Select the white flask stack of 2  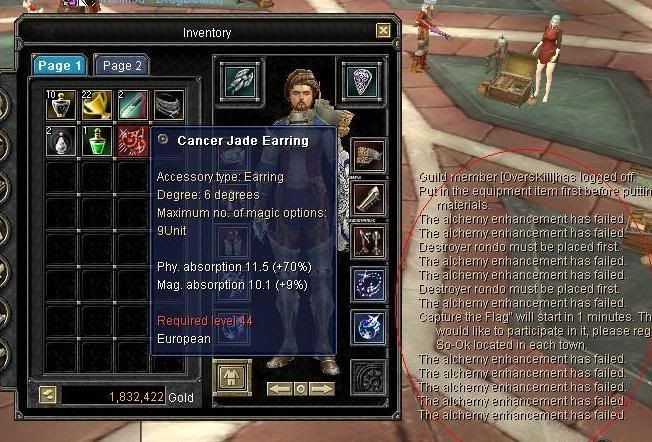pyautogui.click(x=61, y=141)
